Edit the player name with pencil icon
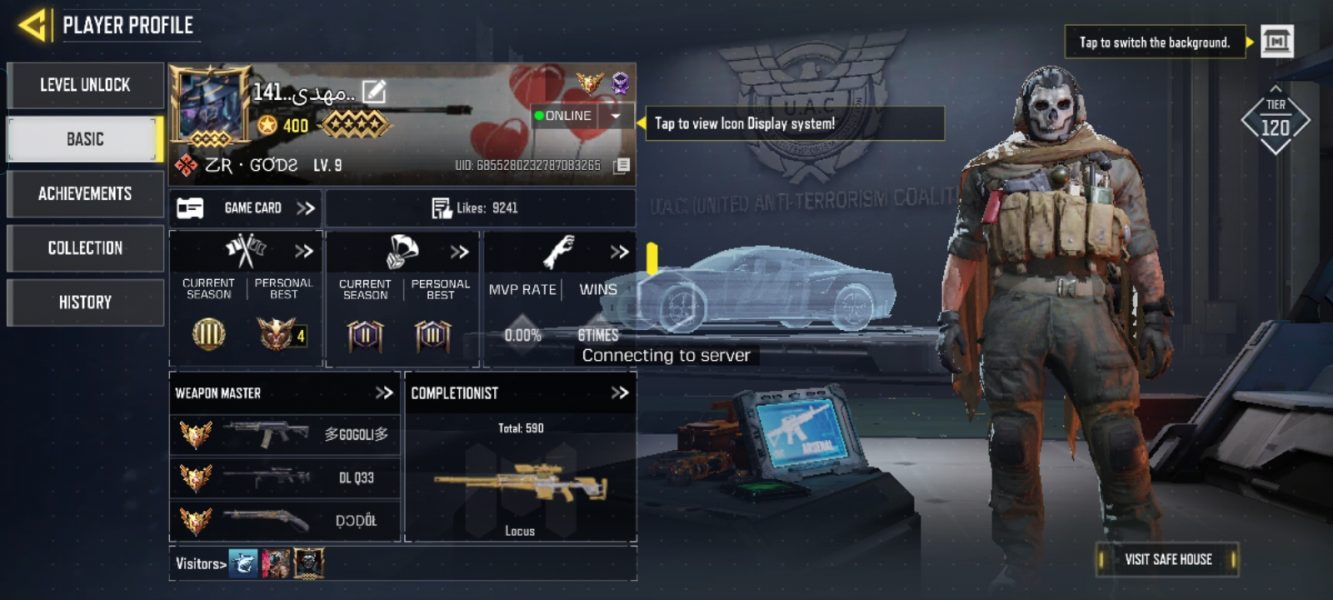The height and width of the screenshot is (600, 1333). [x=374, y=92]
